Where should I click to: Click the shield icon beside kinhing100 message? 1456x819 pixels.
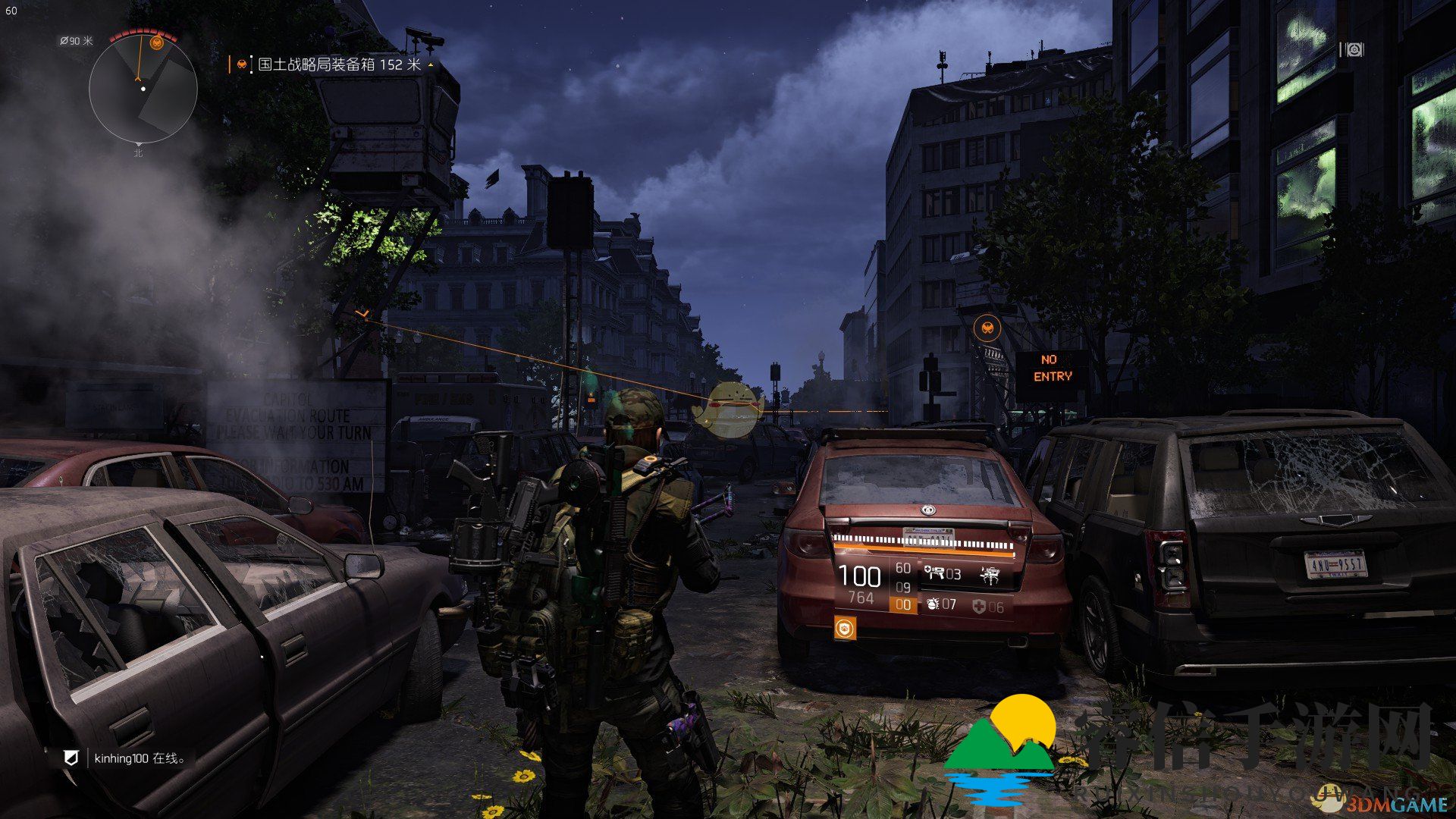(x=71, y=758)
